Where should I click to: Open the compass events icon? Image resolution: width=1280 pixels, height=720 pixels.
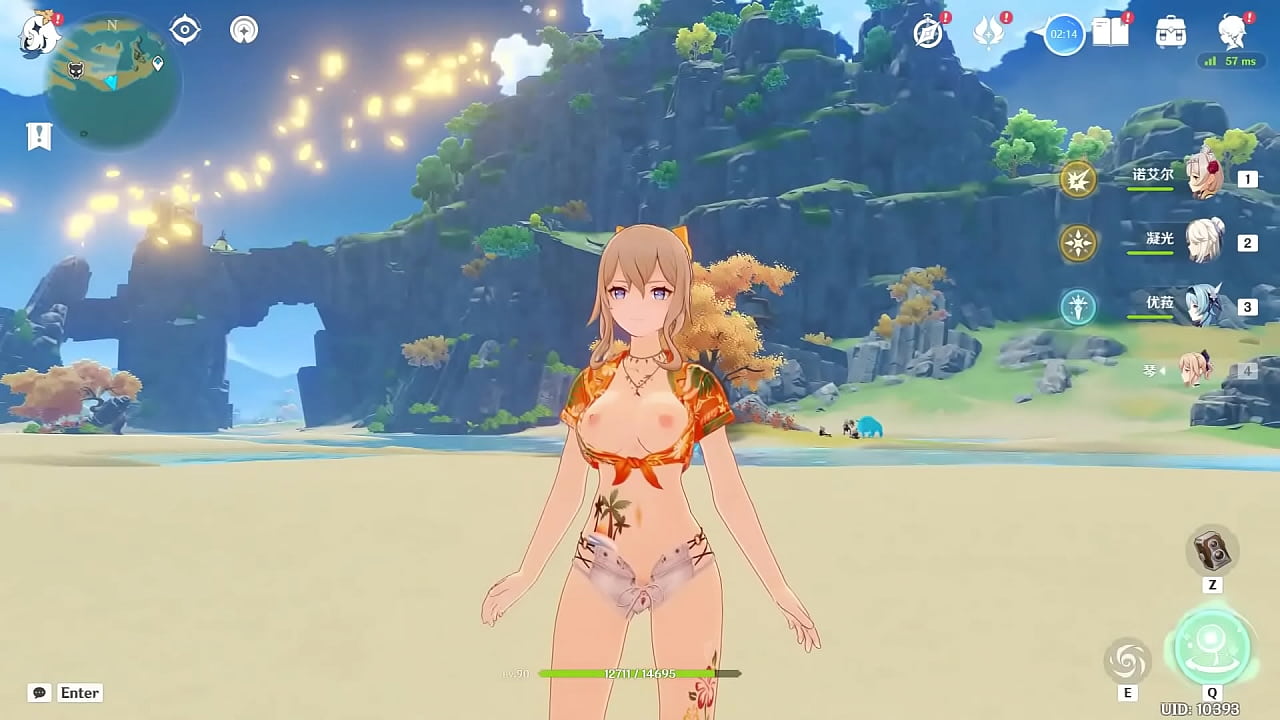[929, 33]
